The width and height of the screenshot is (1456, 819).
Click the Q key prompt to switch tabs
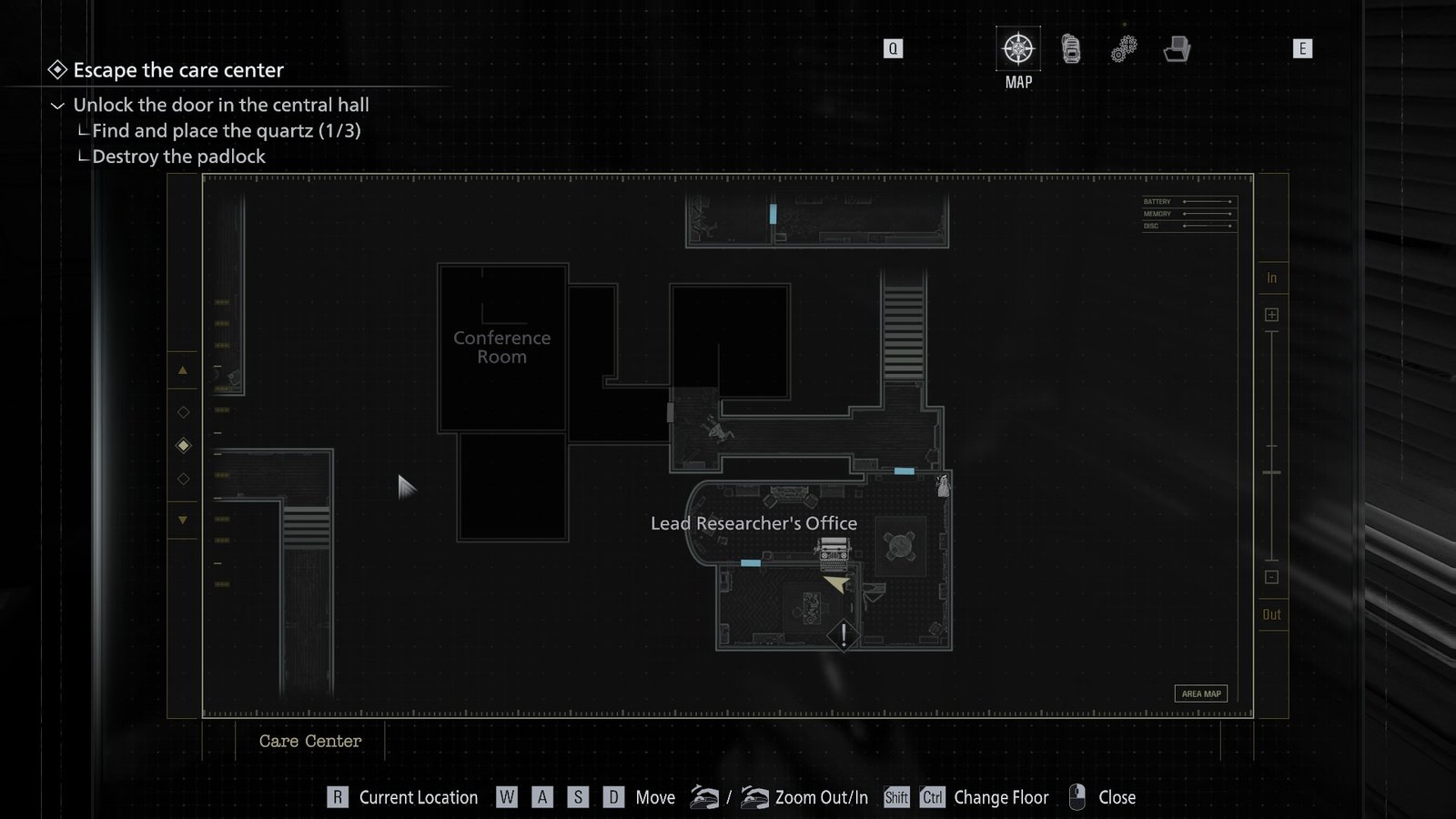[893, 48]
